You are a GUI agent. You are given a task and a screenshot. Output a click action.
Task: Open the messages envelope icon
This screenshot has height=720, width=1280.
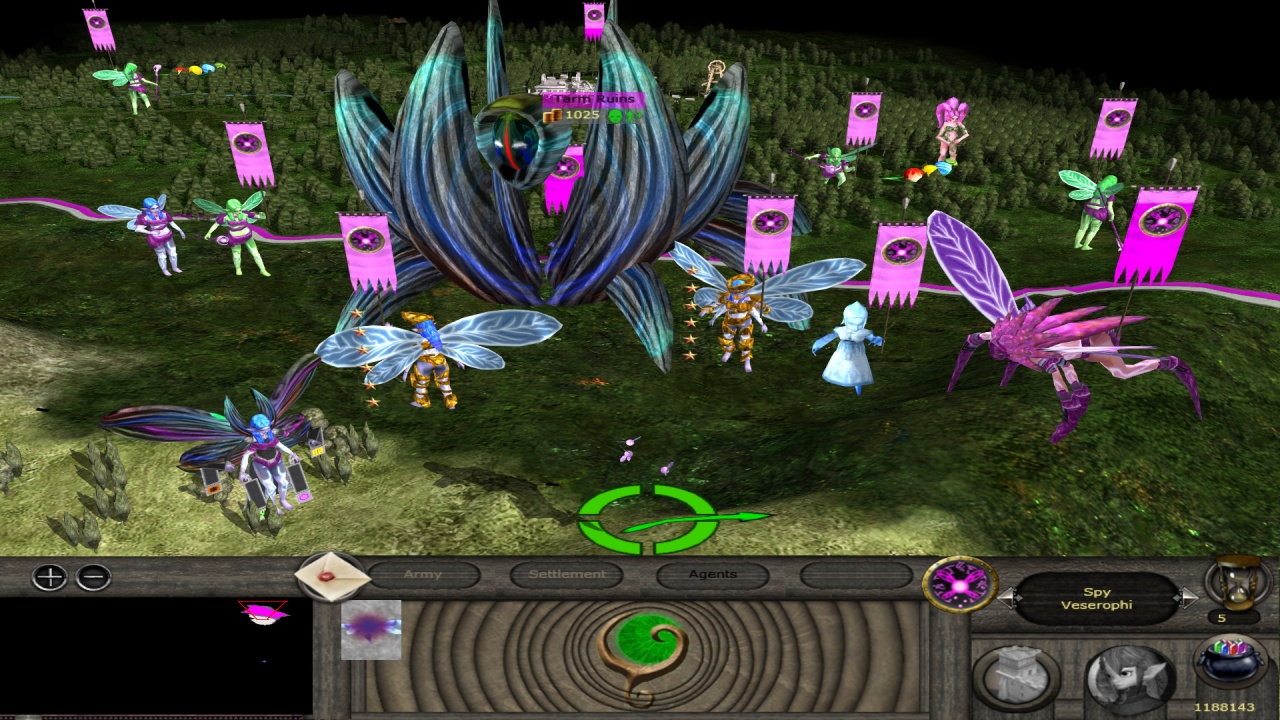coord(327,577)
